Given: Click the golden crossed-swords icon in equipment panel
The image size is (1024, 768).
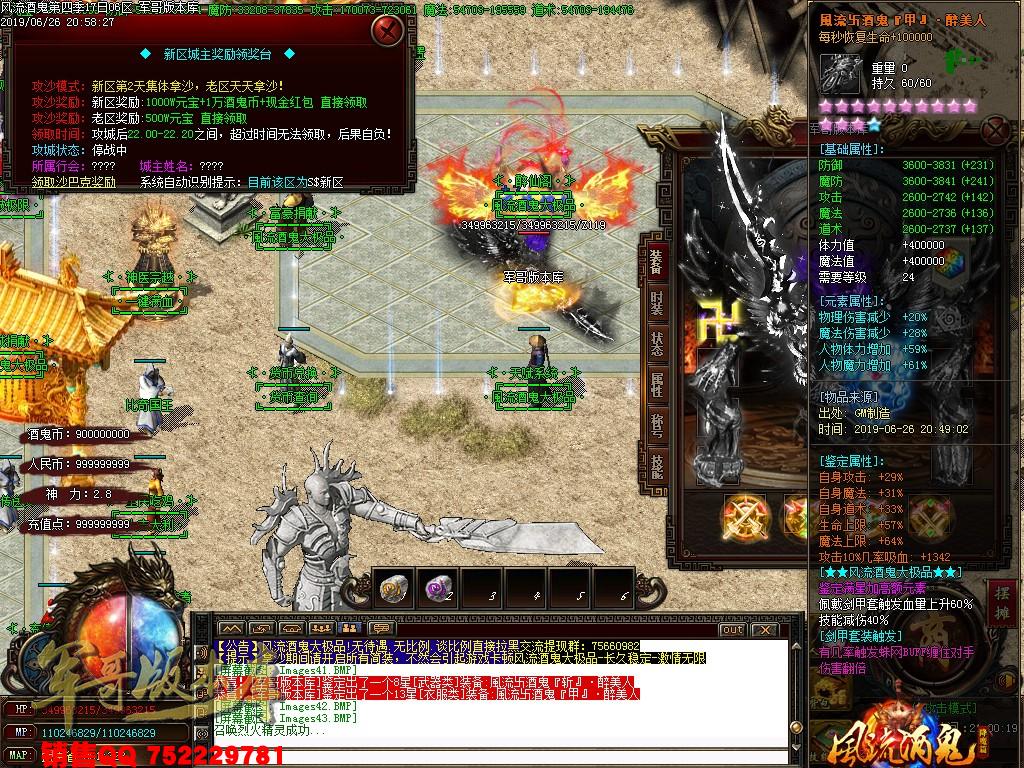Looking at the screenshot, I should click(745, 516).
